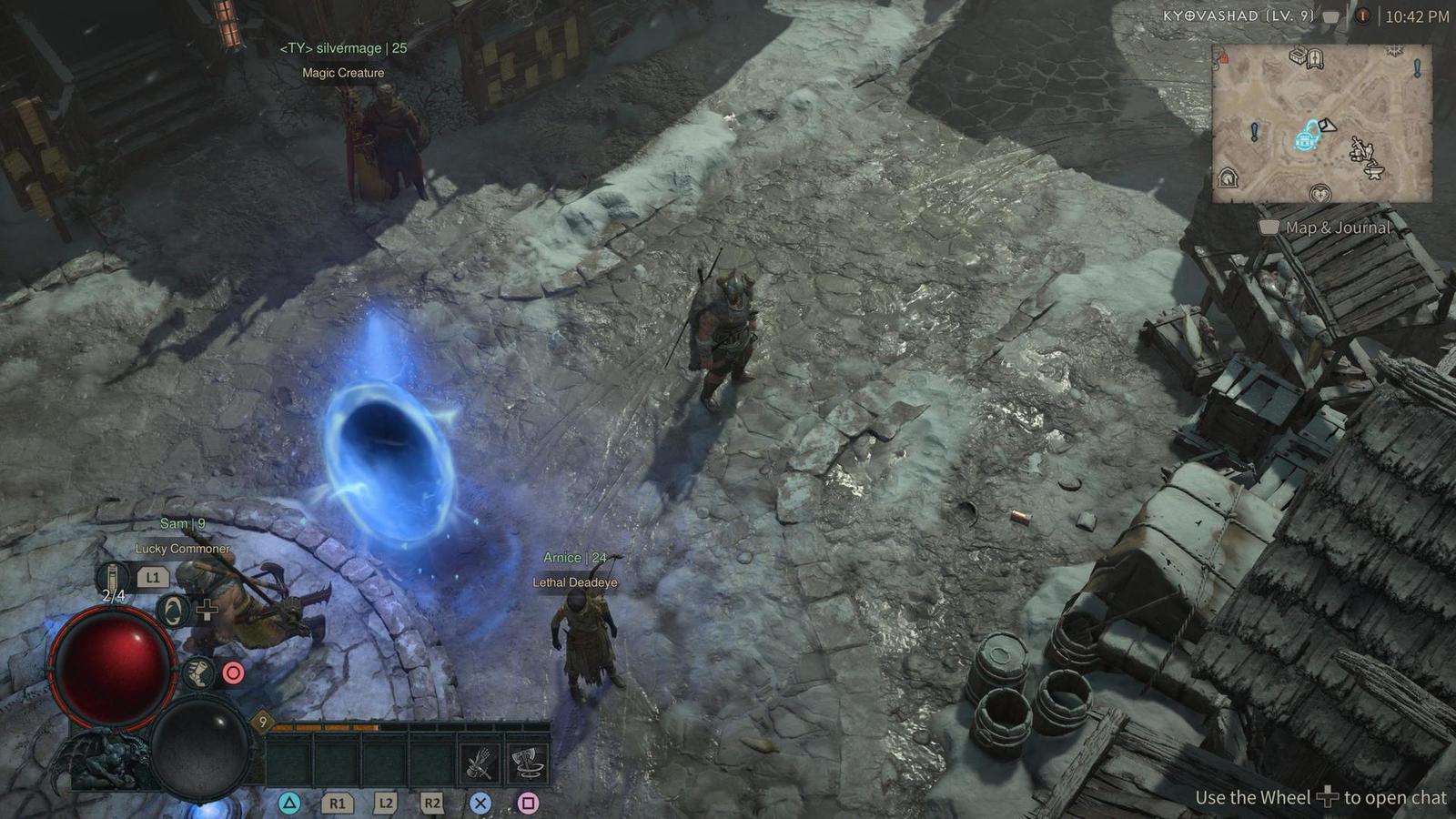Click the emote wheel swirl icon
This screenshot has width=1456, height=819.
click(171, 610)
